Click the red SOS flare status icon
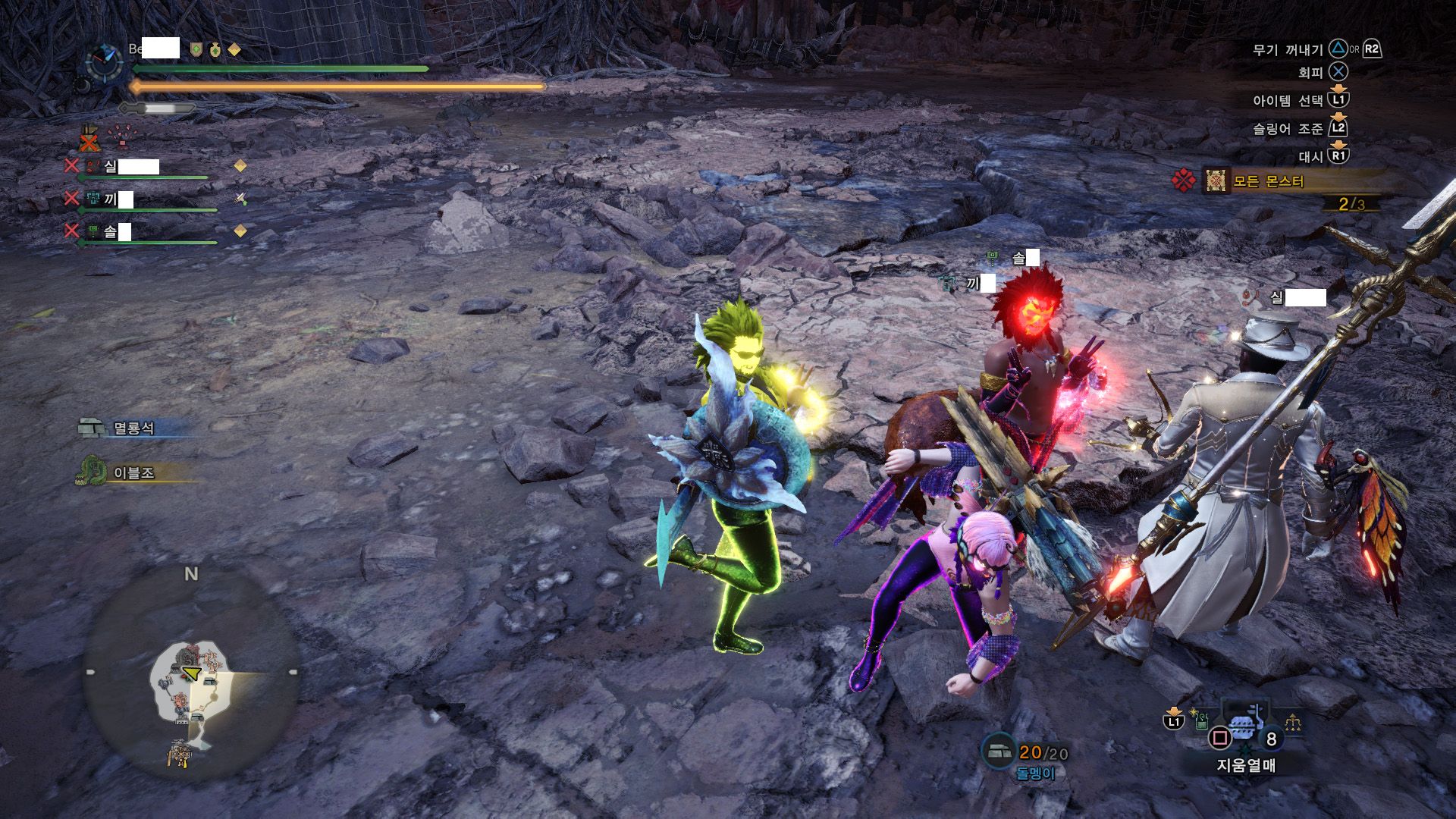The width and height of the screenshot is (1456, 819). coord(120,137)
